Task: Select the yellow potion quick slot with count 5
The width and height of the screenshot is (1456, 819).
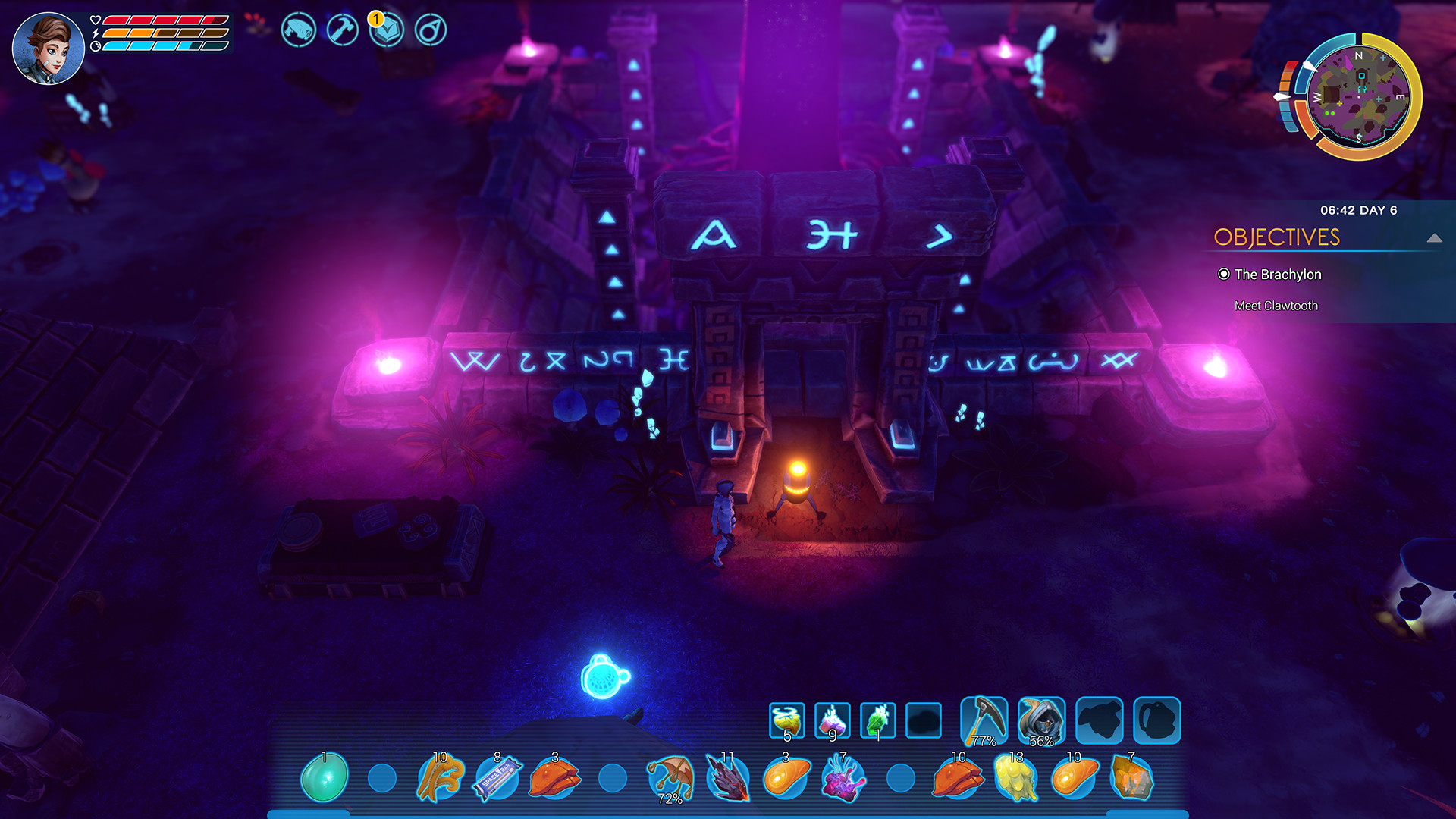Action: coord(786,720)
